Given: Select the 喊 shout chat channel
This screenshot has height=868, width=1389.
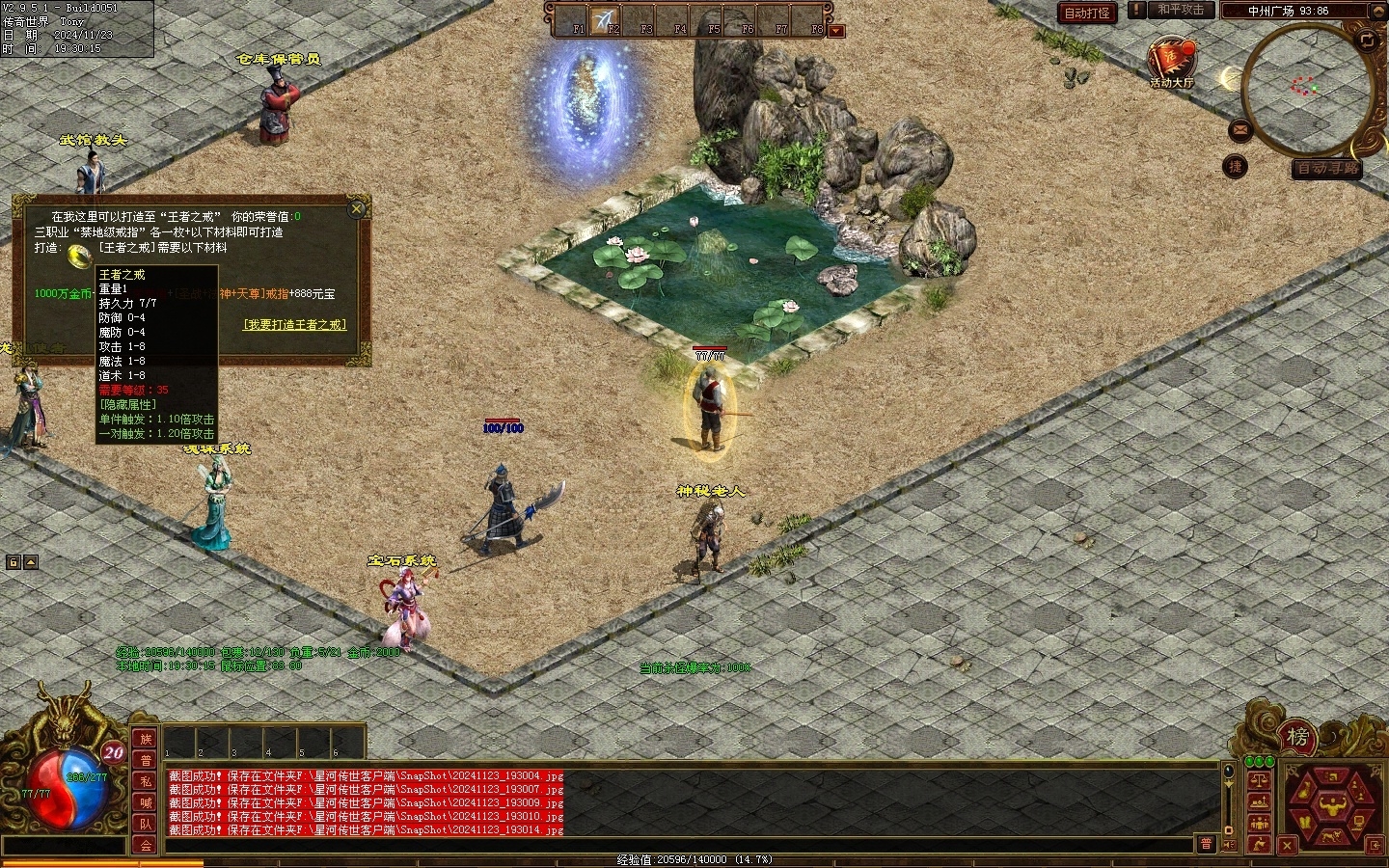Looking at the screenshot, I should coord(145,802).
